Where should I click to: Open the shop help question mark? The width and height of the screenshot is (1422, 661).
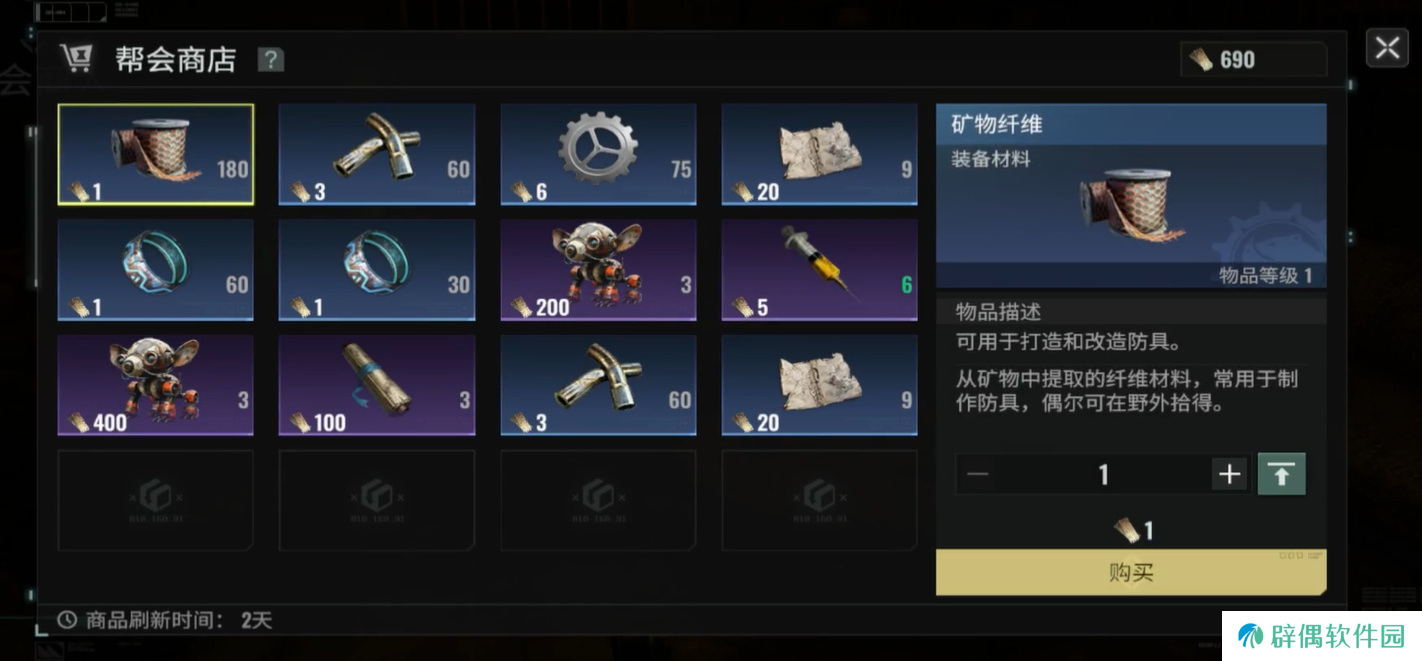pyautogui.click(x=270, y=60)
